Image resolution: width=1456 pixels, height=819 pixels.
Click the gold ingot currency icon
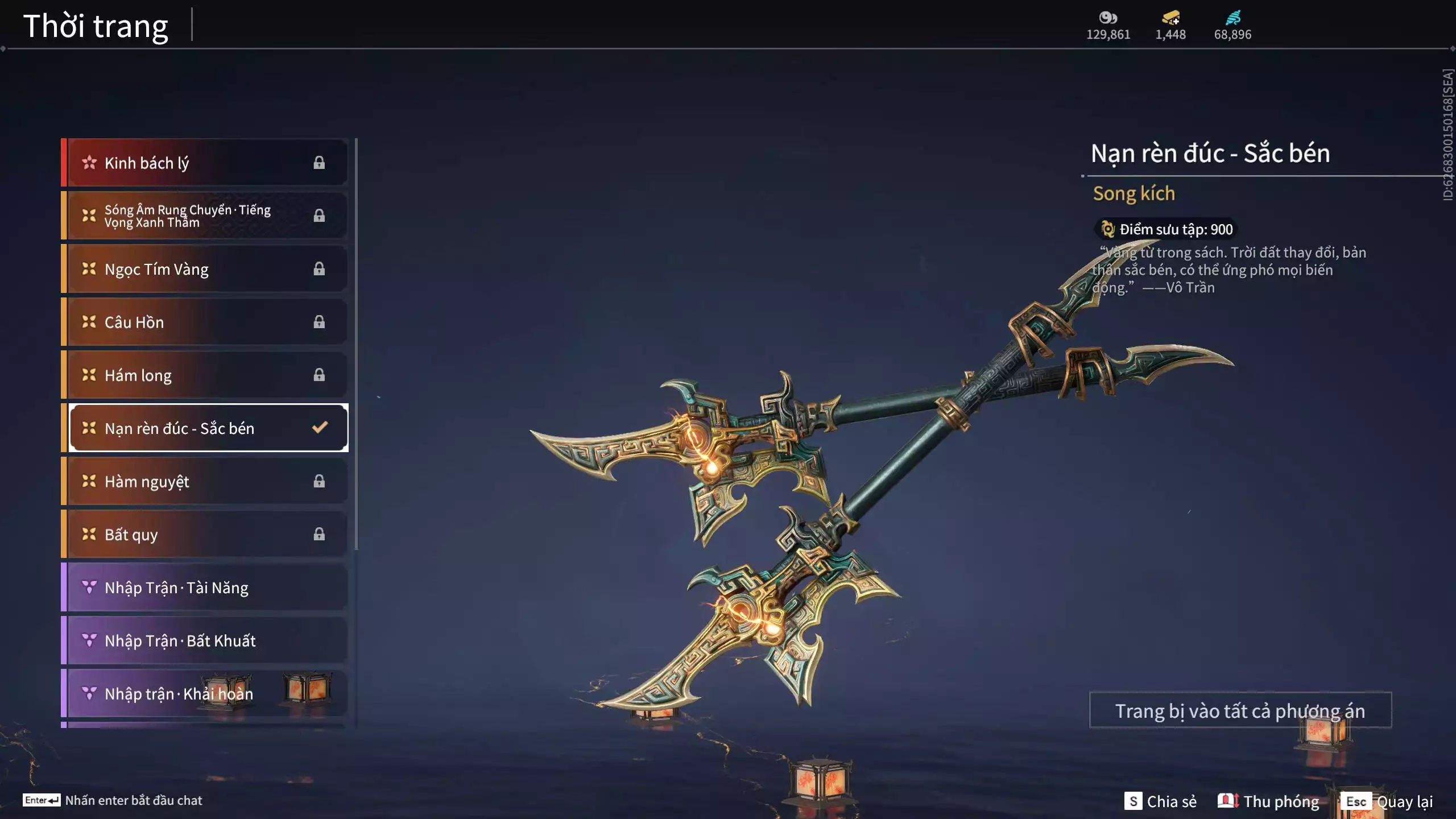tap(1170, 18)
